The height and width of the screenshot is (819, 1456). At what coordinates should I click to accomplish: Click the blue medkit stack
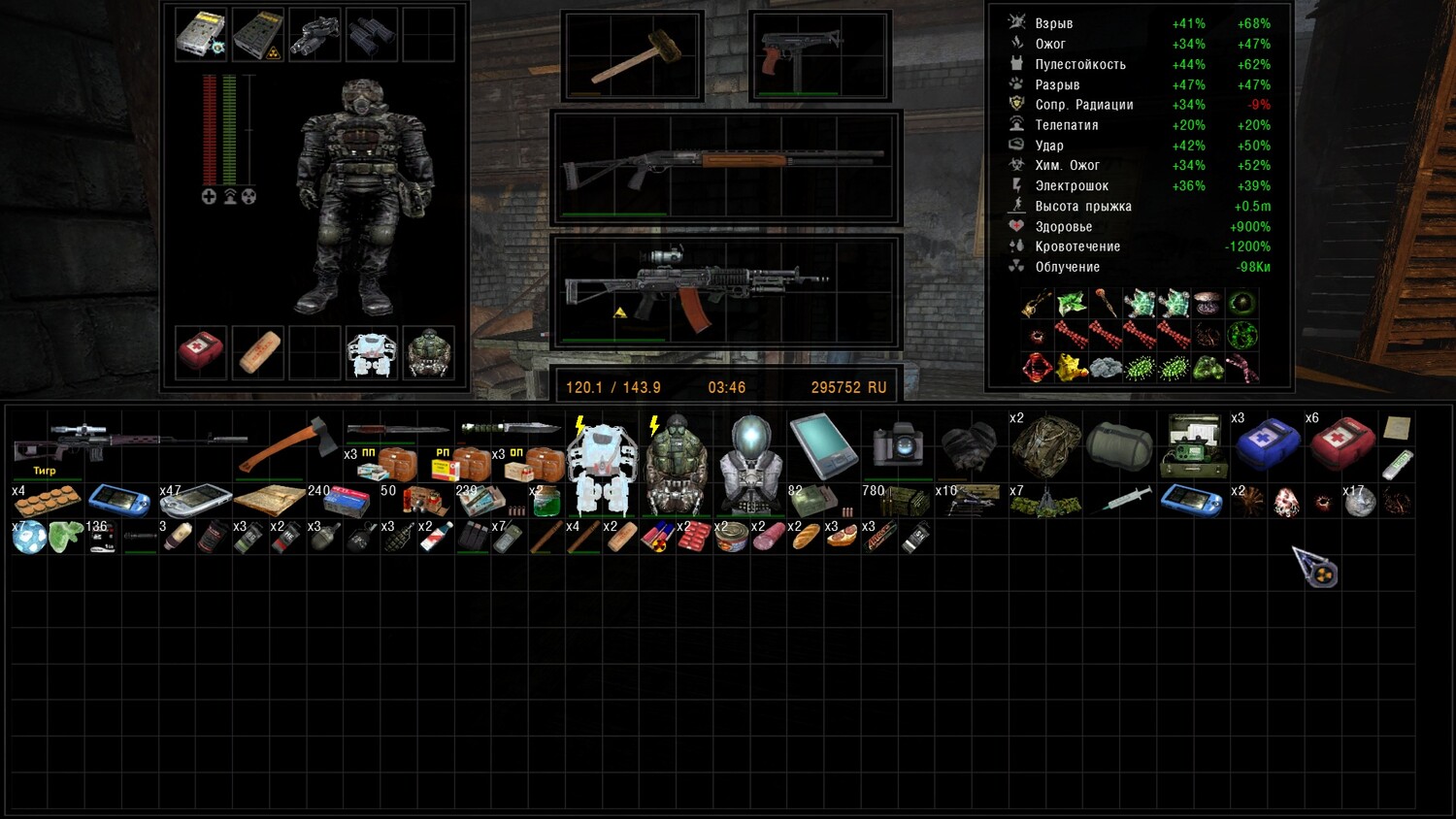point(1267,445)
